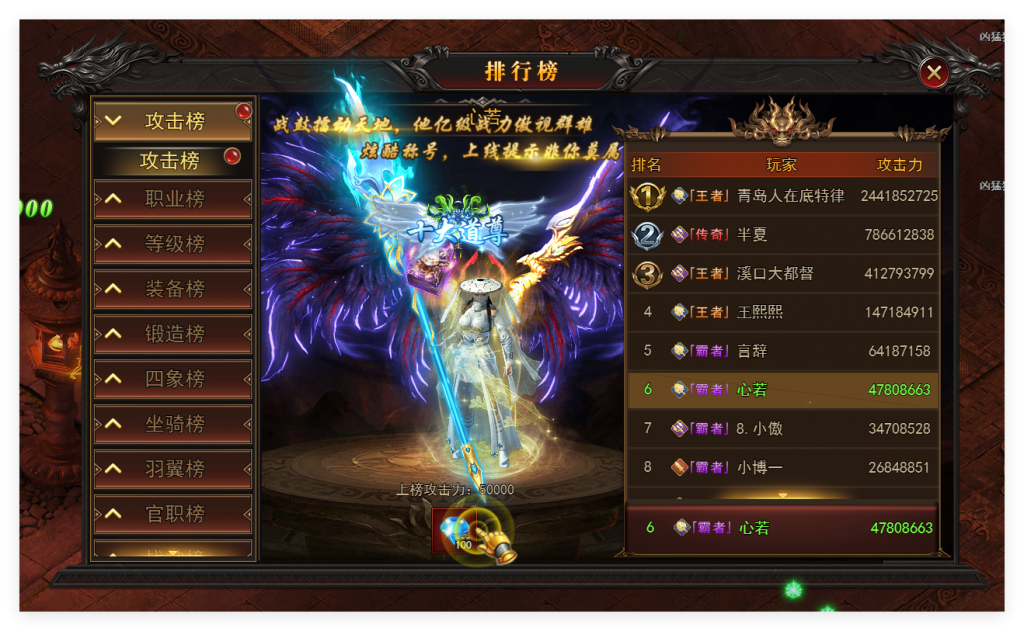
Task: Open the 坐骑榜 ranking category
Action: pos(173,424)
